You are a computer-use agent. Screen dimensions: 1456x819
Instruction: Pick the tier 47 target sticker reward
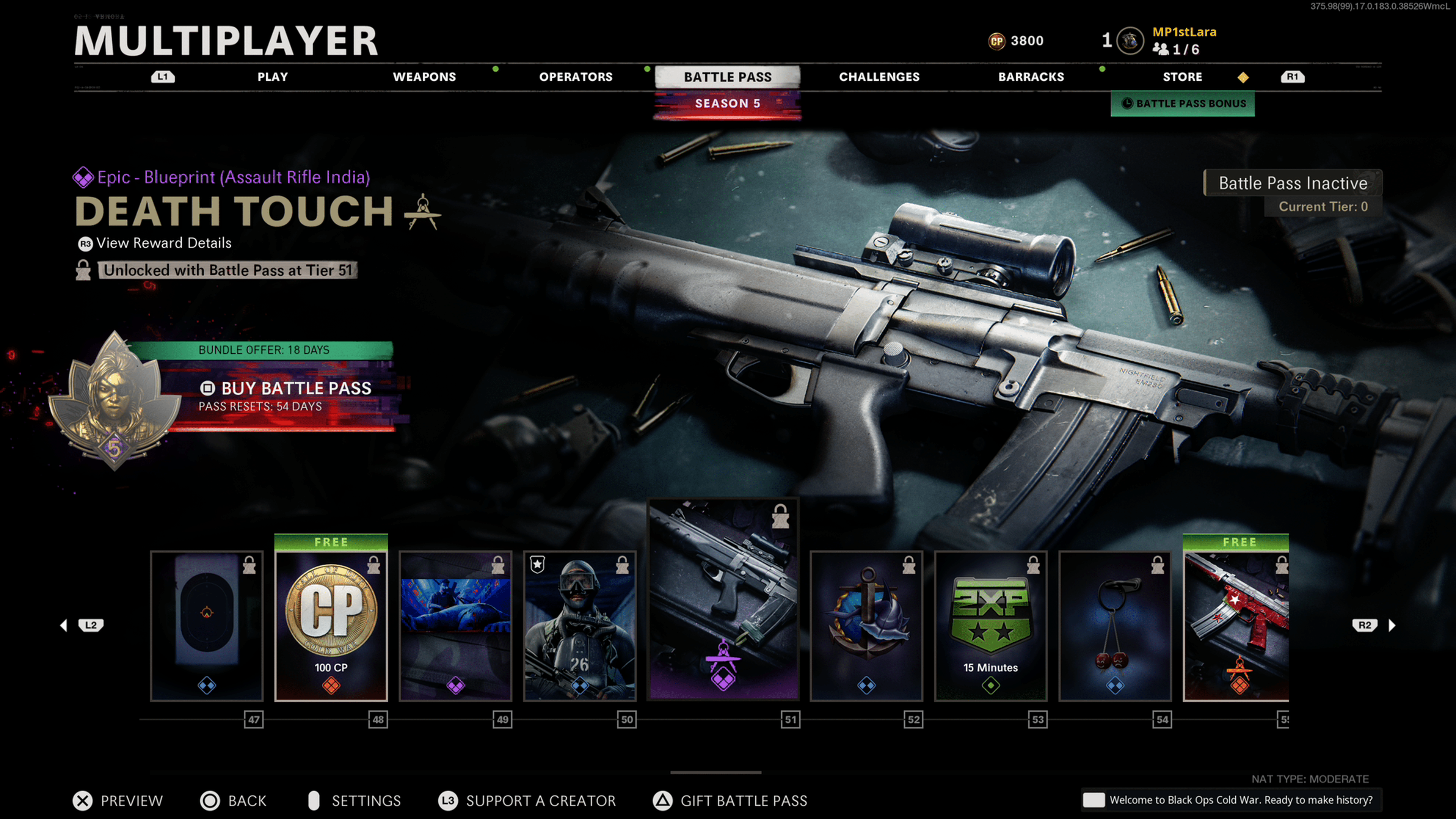[x=207, y=626]
